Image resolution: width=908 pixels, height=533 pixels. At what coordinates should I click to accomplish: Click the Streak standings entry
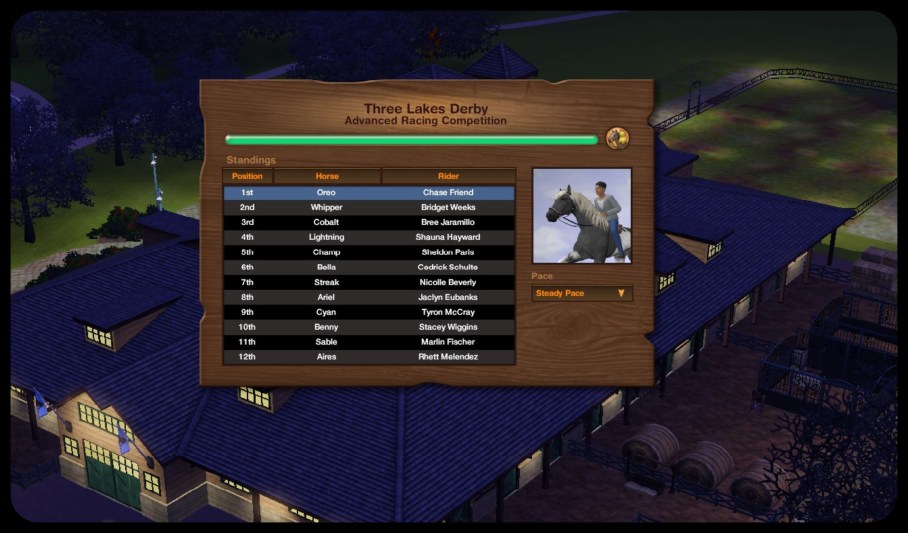[369, 282]
